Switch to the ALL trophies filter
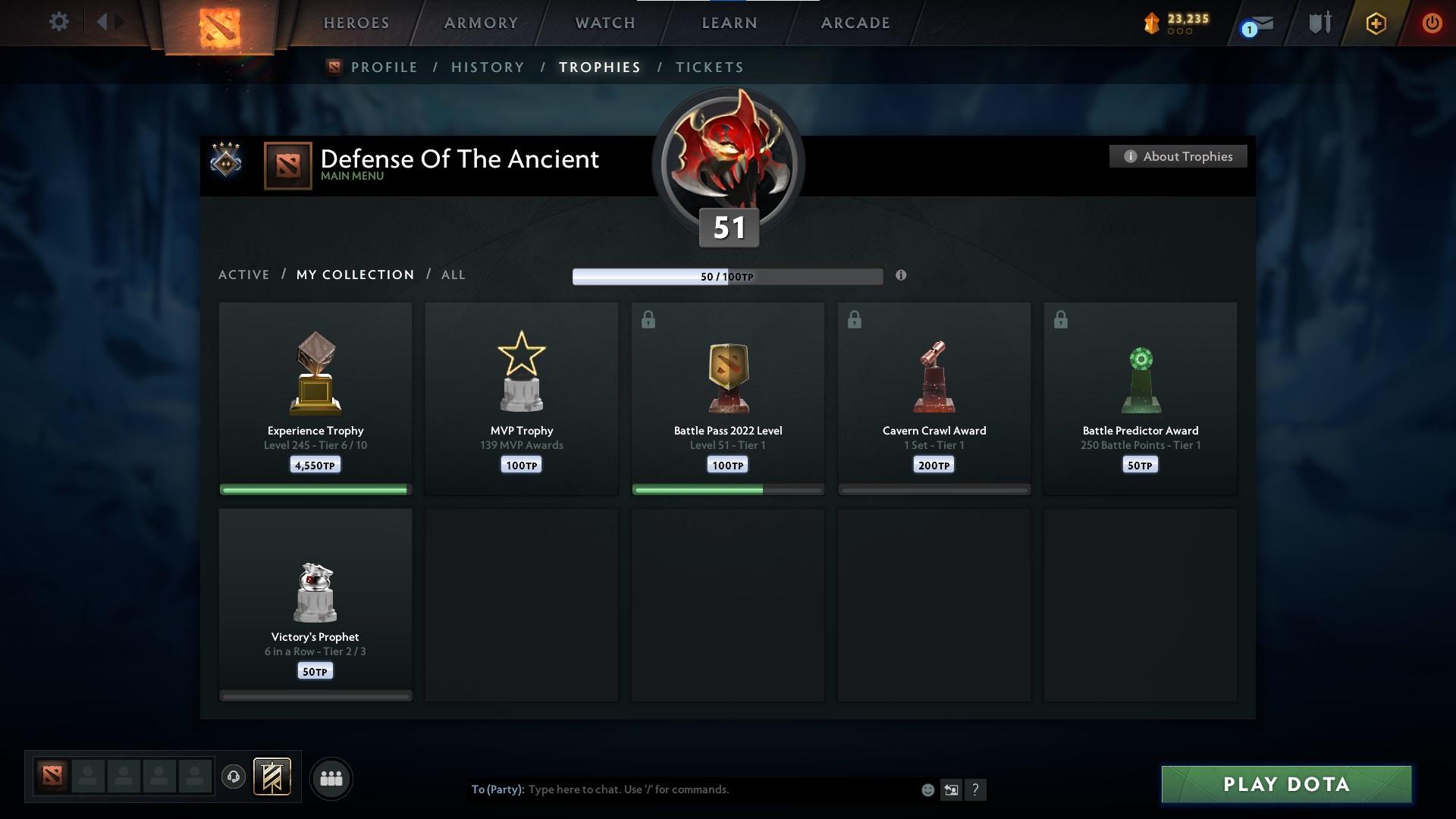Screen dimensions: 1456x819 453,275
